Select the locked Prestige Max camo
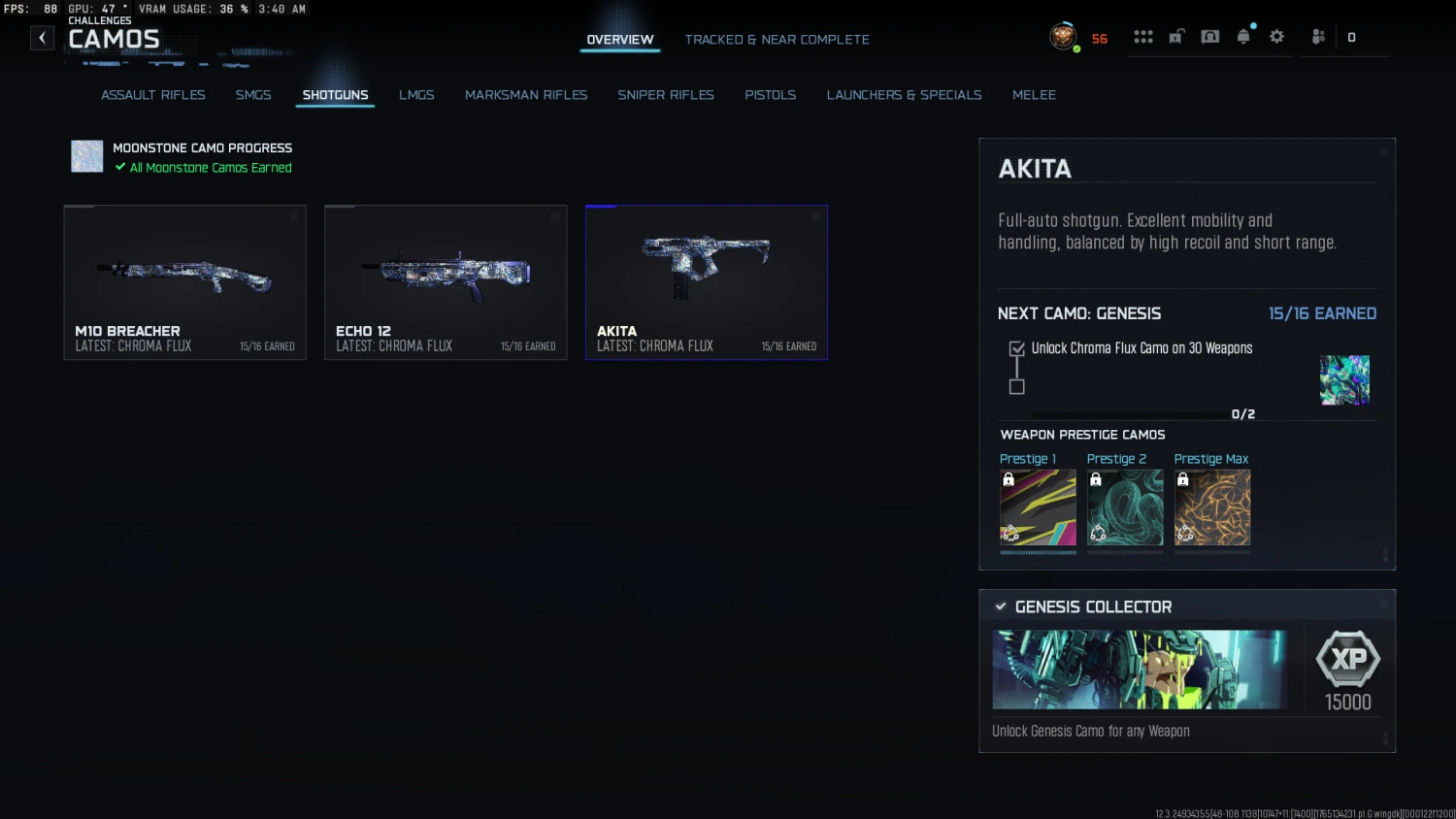 point(1211,507)
